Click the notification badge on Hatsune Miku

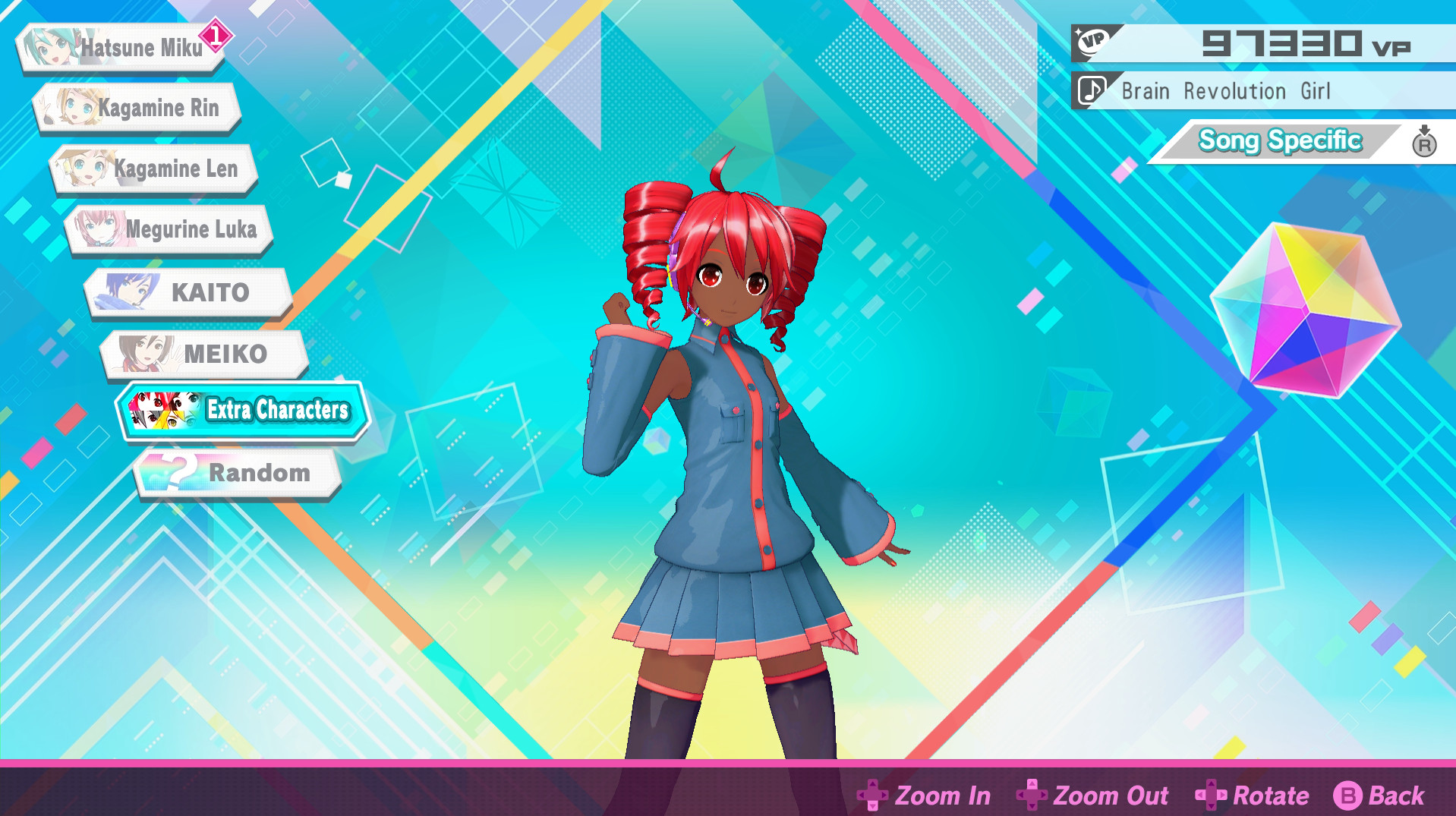pos(215,33)
